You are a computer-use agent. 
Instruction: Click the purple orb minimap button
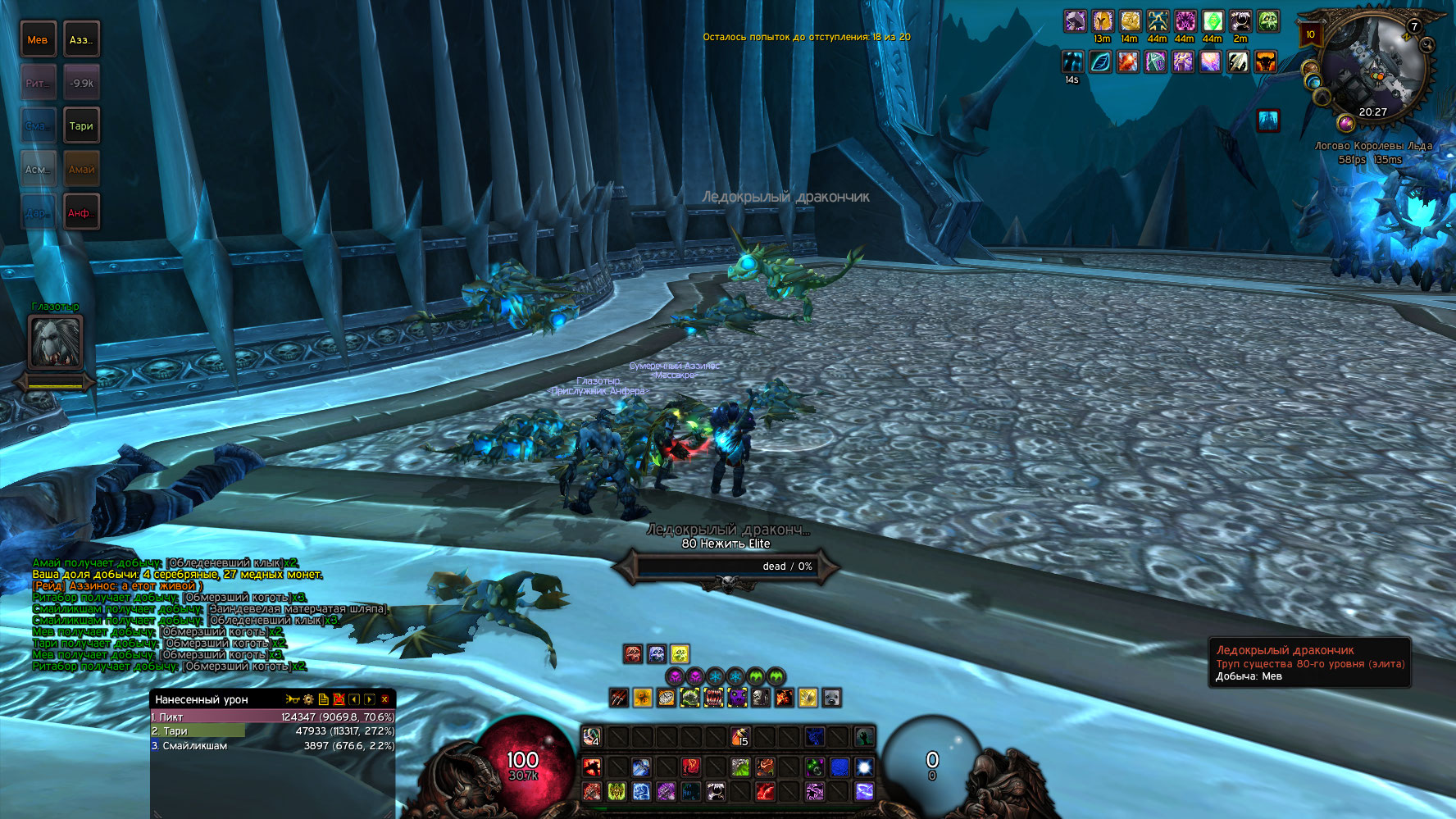pyautogui.click(x=1345, y=124)
